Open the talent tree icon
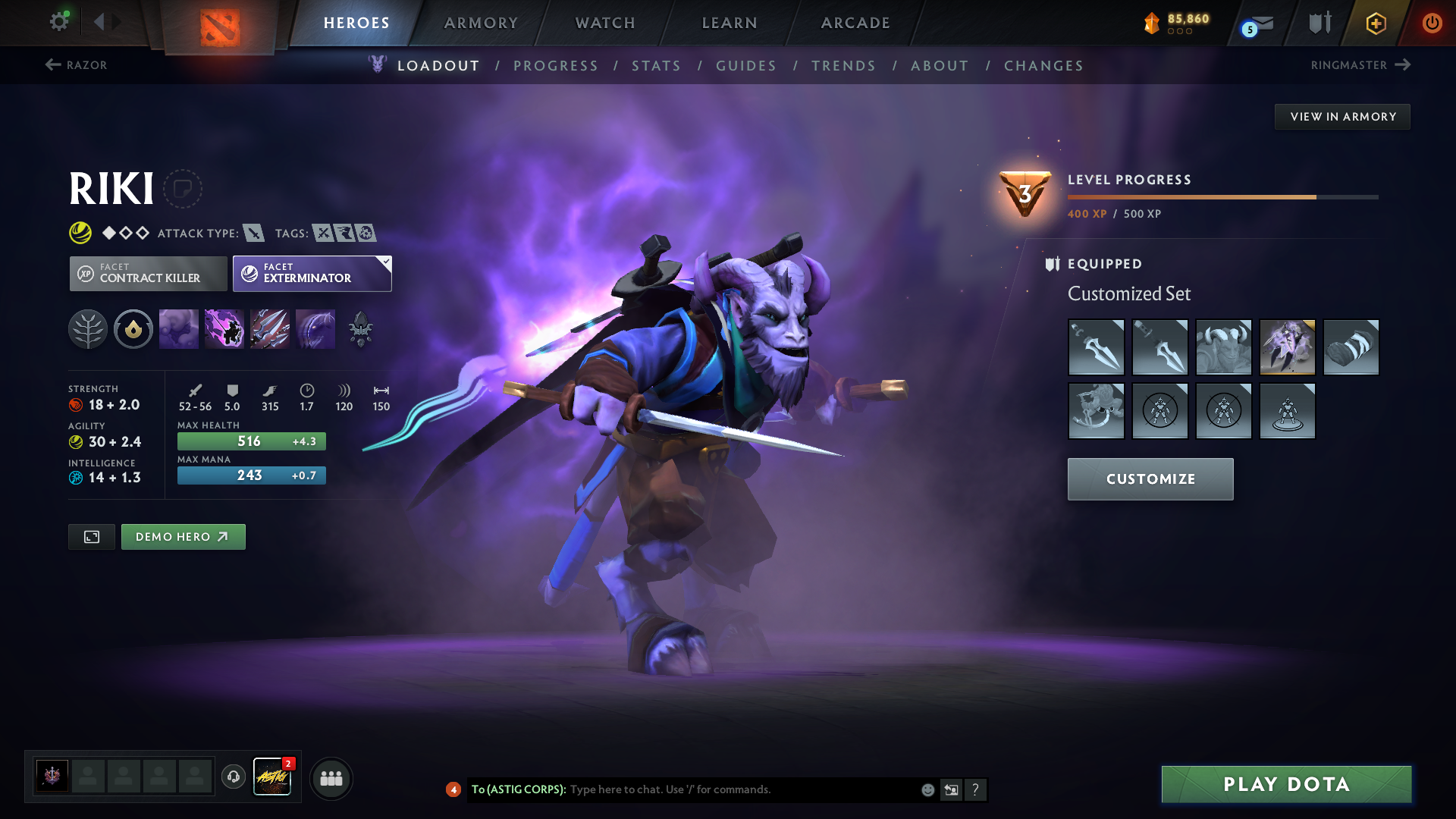1456x819 pixels. (88, 330)
